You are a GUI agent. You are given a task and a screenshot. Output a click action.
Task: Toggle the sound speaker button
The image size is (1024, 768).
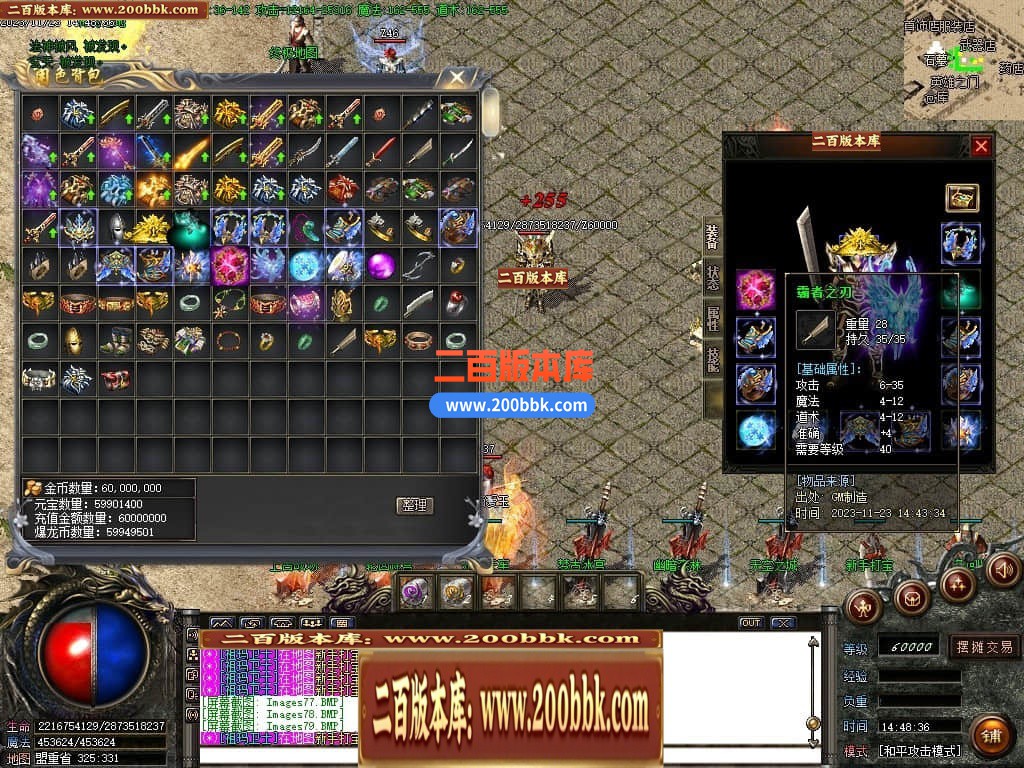(x=1002, y=570)
